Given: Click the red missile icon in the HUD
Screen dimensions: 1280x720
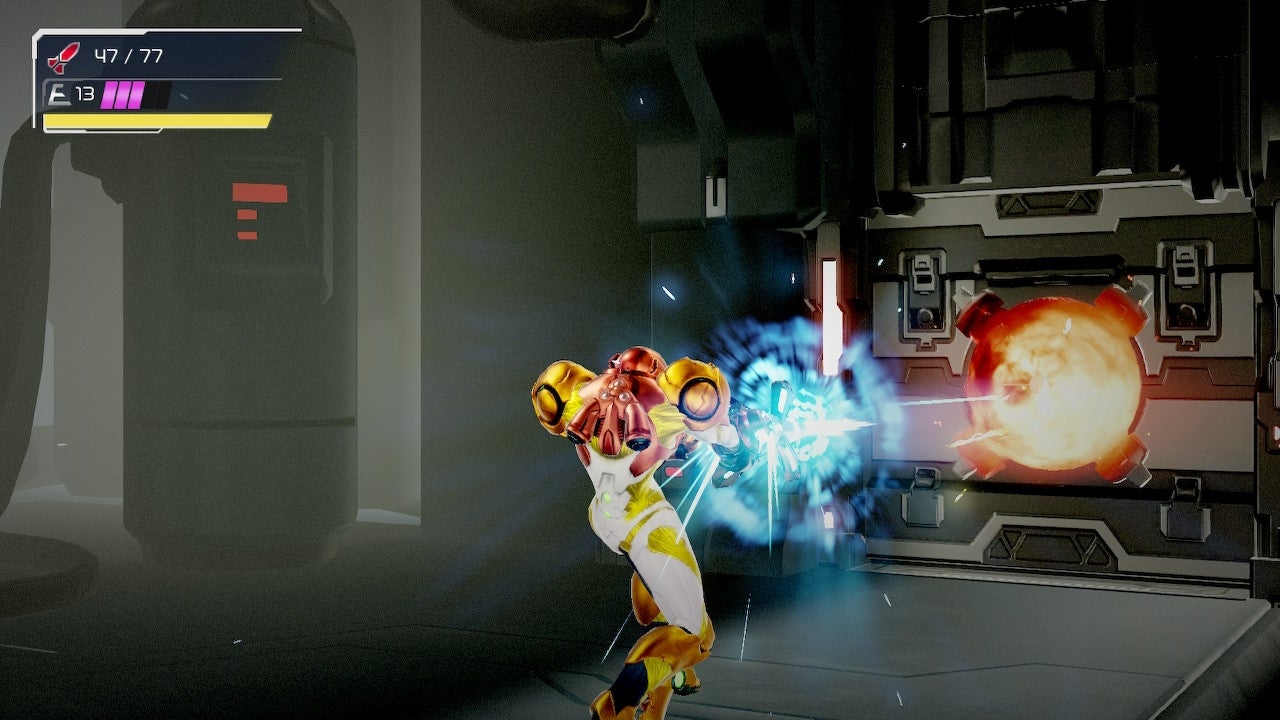Looking at the screenshot, I should point(62,57).
